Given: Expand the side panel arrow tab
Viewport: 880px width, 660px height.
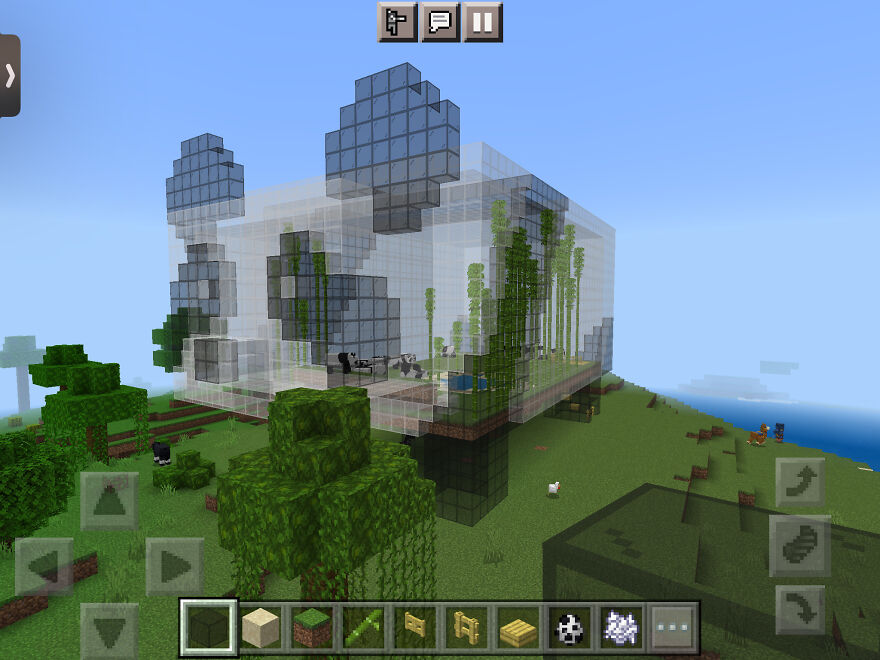Looking at the screenshot, I should pyautogui.click(x=10, y=76).
